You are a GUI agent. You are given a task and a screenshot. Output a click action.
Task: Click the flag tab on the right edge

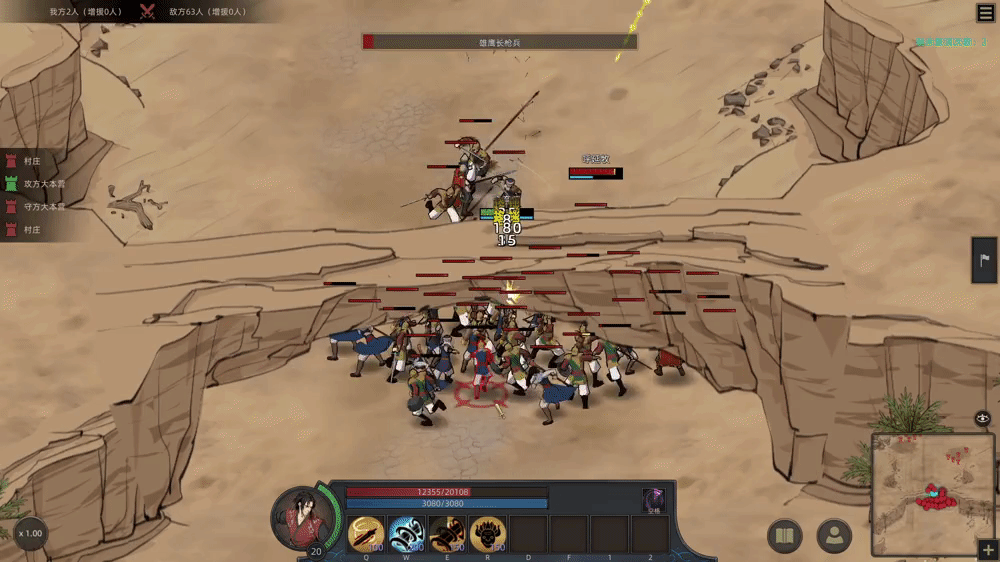pos(985,260)
